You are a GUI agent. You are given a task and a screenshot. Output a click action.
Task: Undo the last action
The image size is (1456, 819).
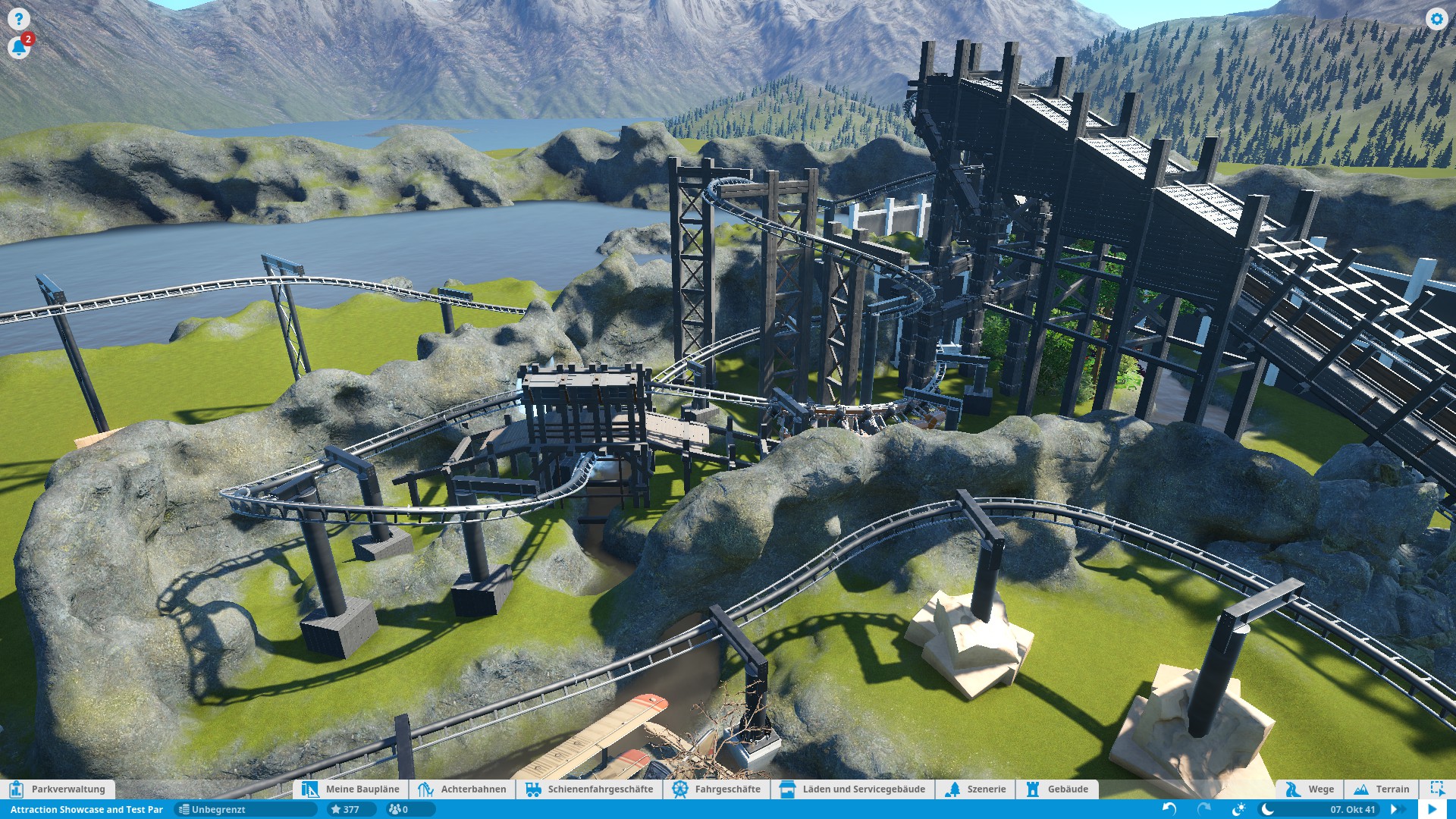[1169, 809]
